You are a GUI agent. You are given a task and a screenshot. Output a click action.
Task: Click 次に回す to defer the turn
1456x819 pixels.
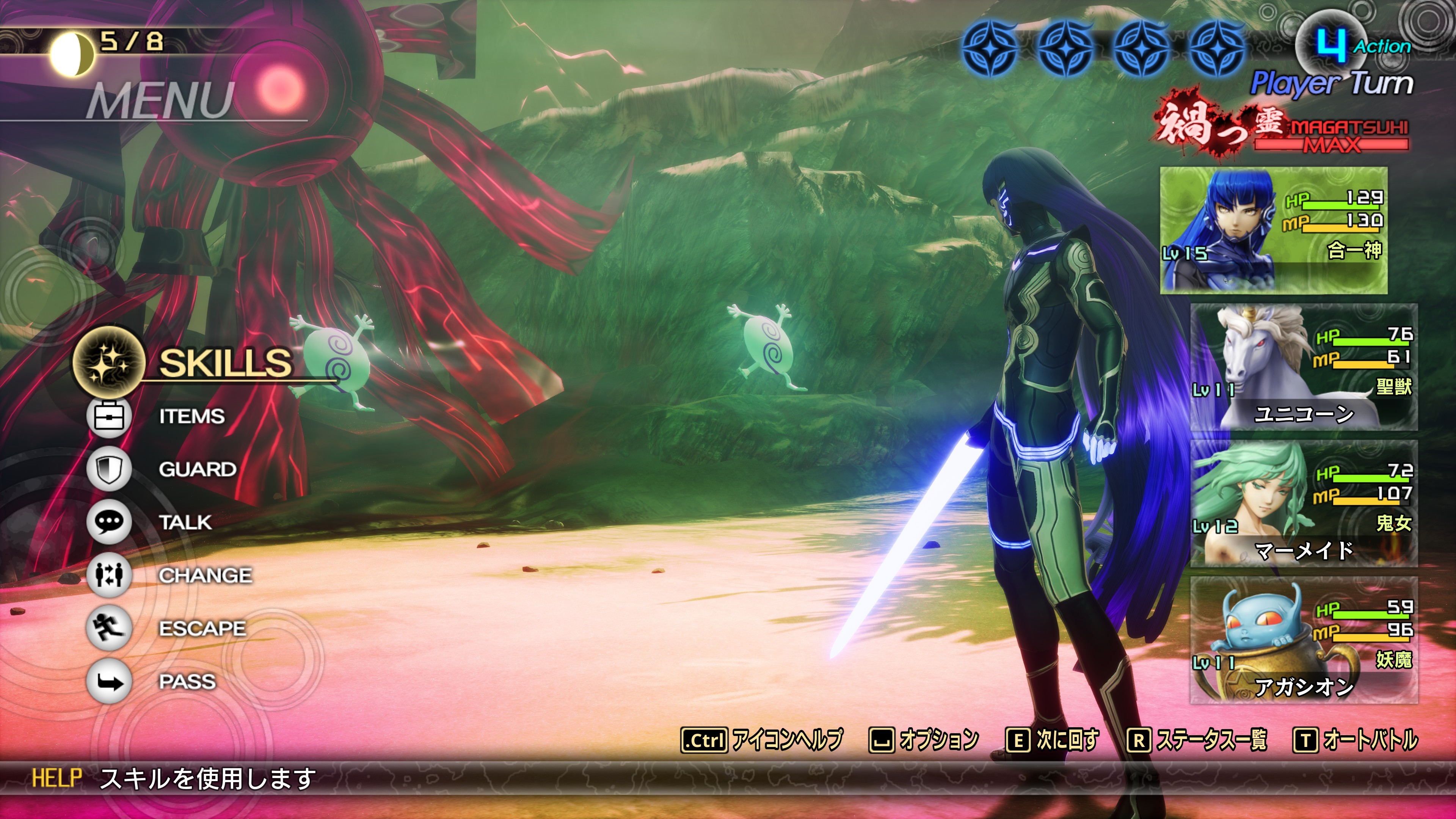point(1053,740)
